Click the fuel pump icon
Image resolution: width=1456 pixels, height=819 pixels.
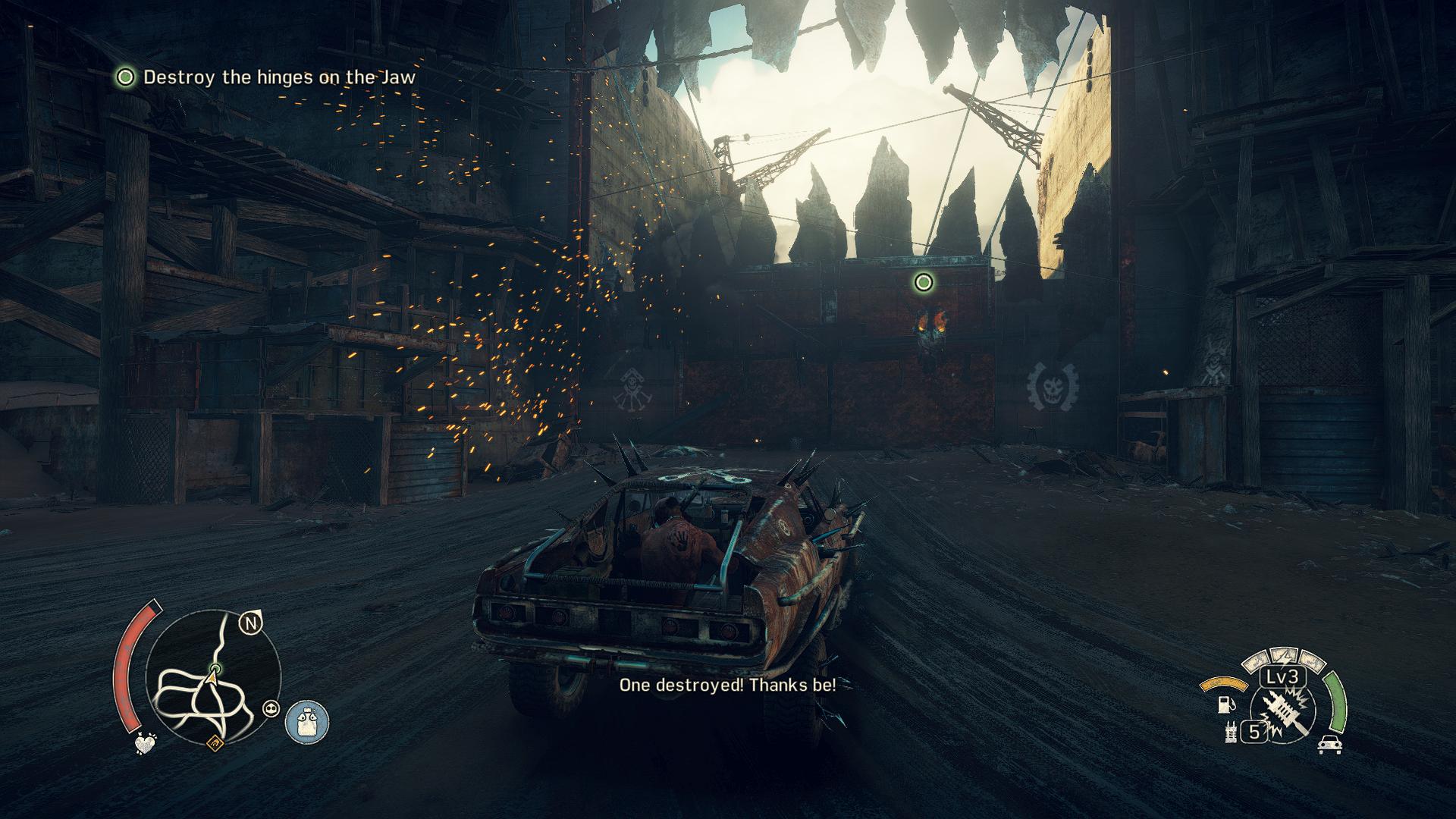pos(1225,705)
